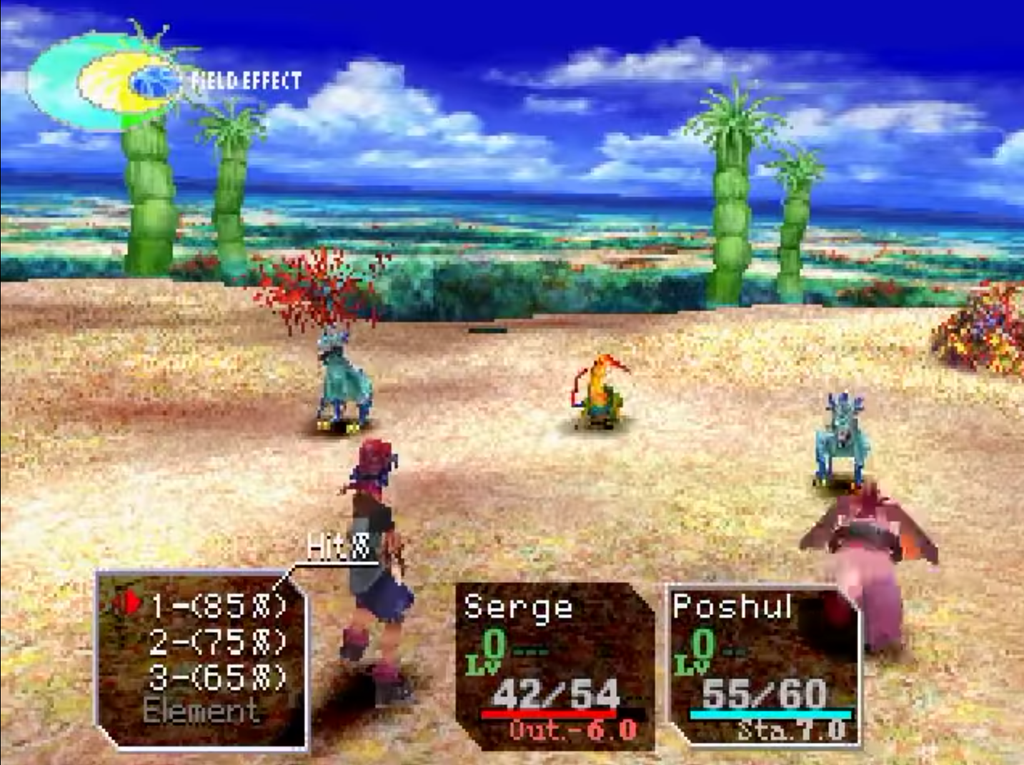Viewport: 1024px width, 765px height.
Task: Pick the 3-(65%) attack option
Action: pos(217,677)
